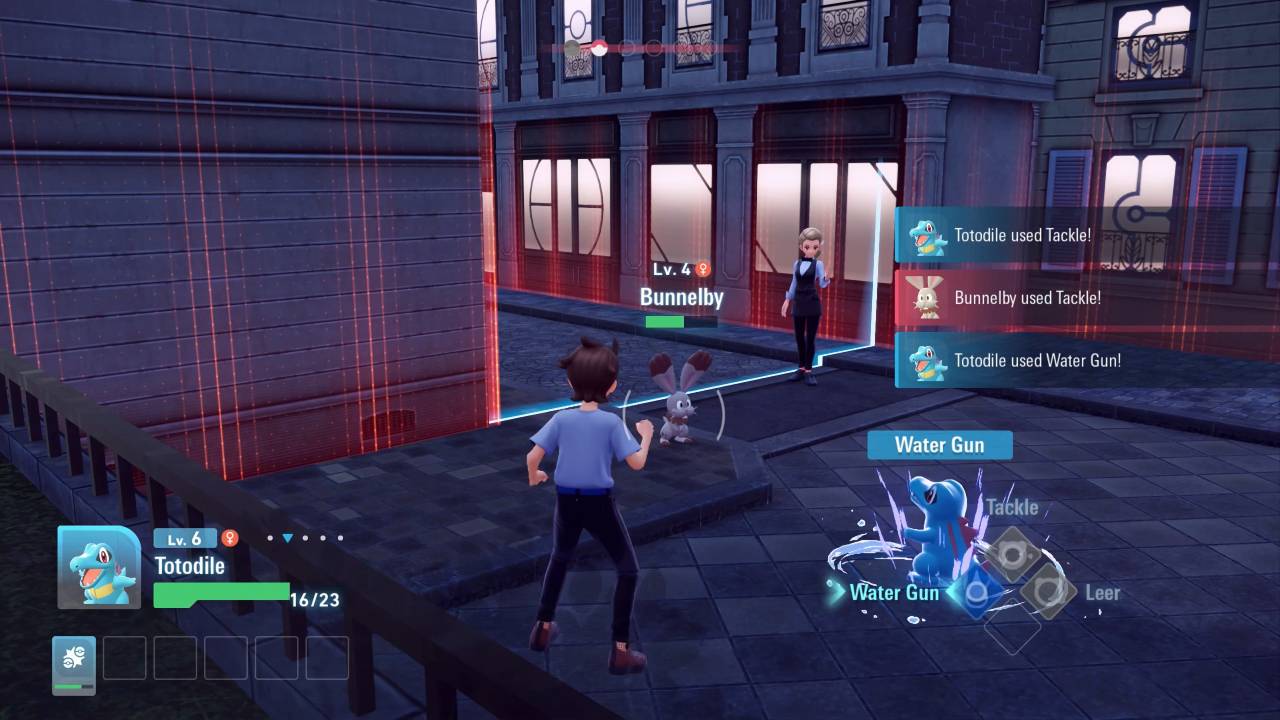Open the 'Totodile used Tackle!' log entry
The image size is (1280, 720).
coord(1021,236)
